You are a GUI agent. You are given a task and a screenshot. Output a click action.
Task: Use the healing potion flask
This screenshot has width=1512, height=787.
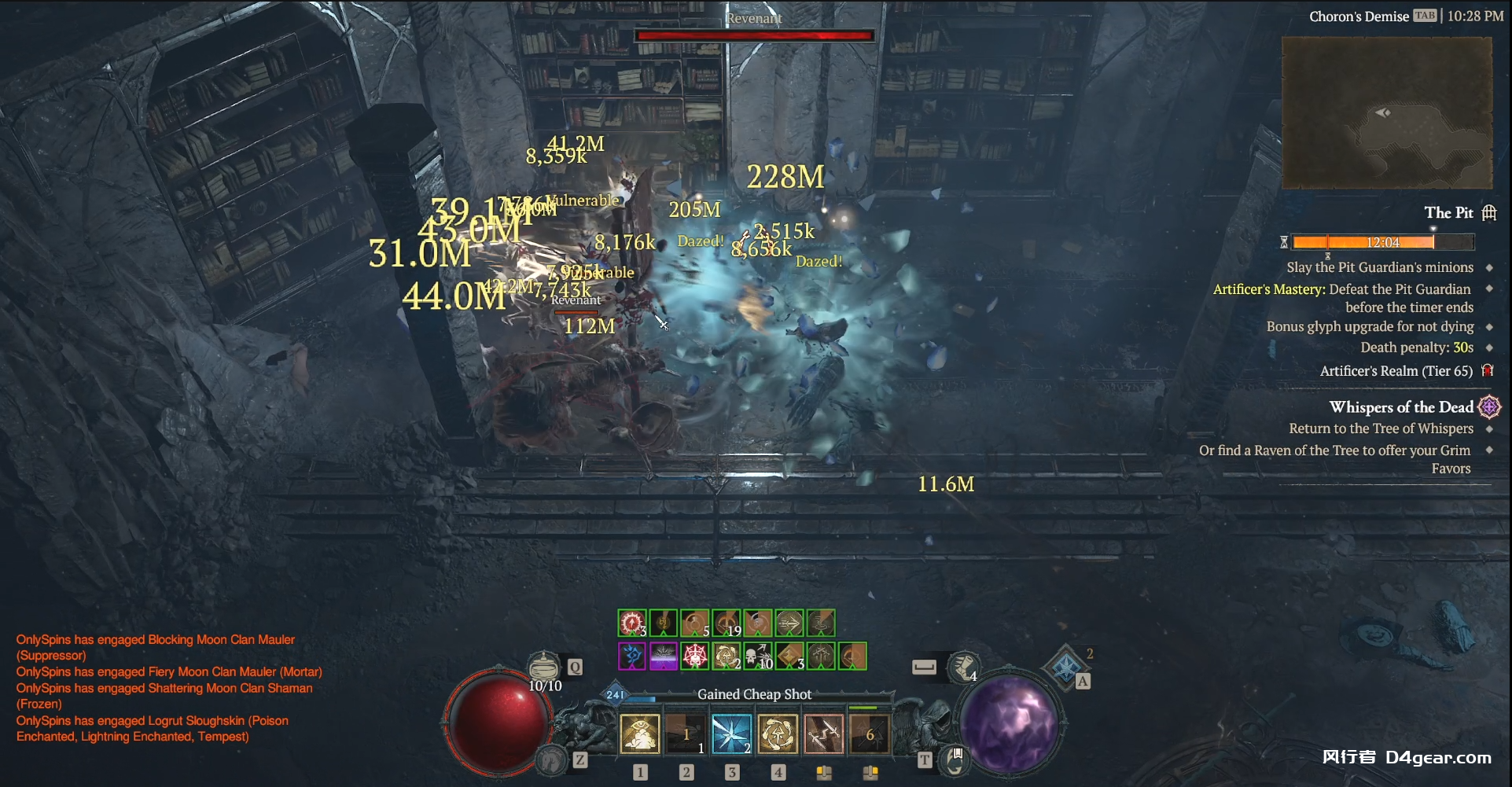[x=543, y=668]
